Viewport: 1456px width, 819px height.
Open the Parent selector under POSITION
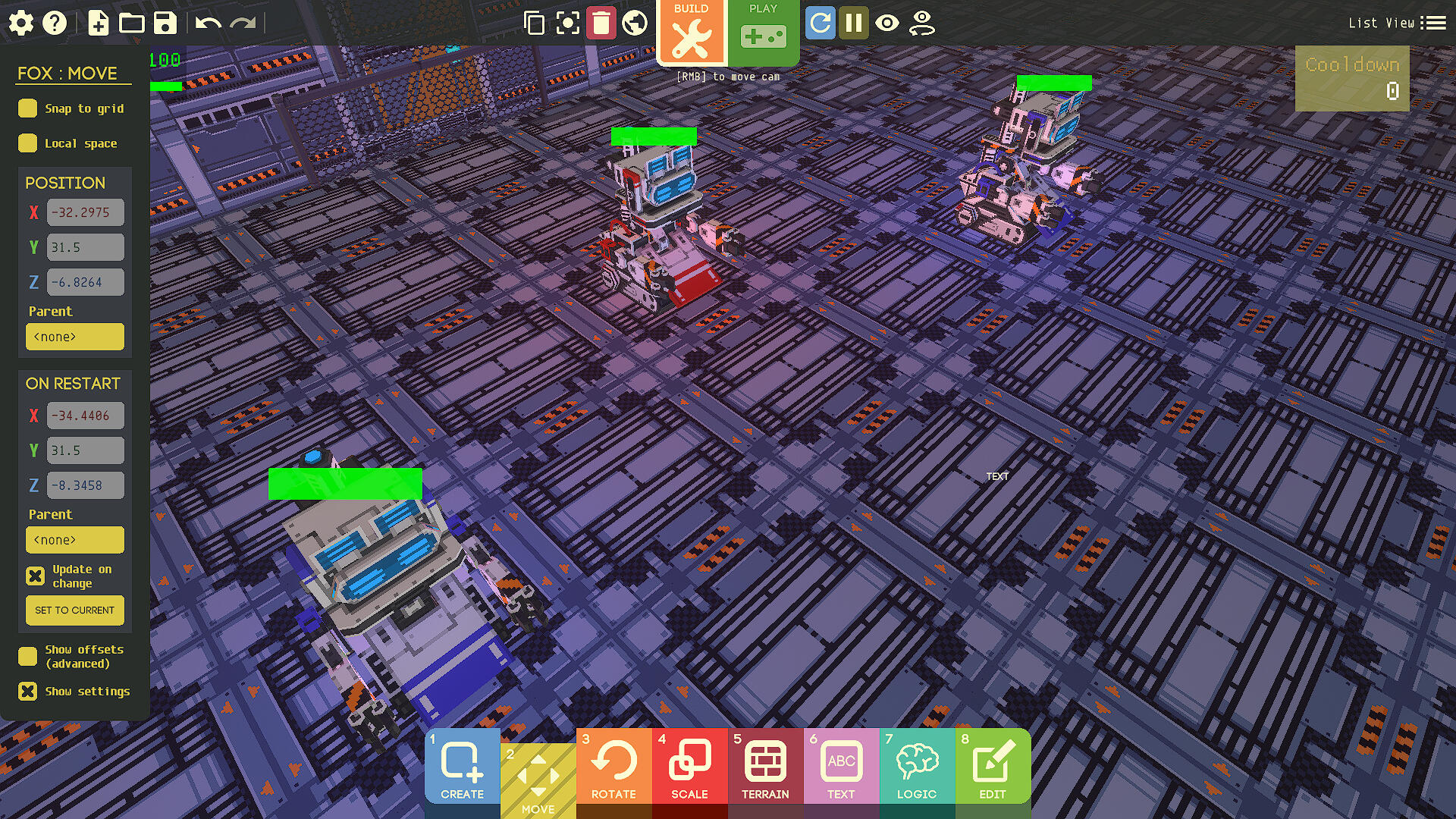(74, 336)
